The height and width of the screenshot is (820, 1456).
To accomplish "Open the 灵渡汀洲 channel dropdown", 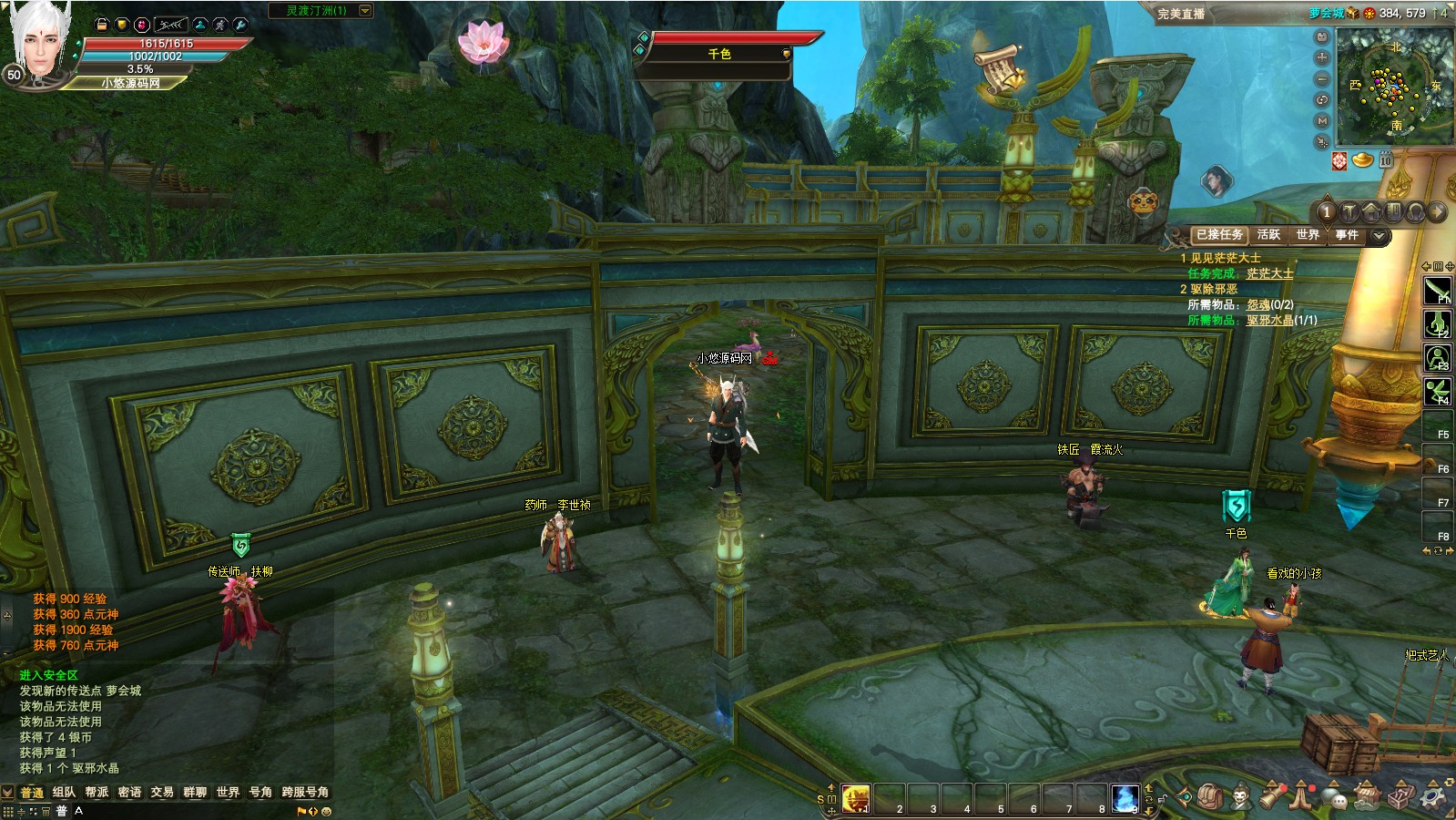I will pos(365,11).
